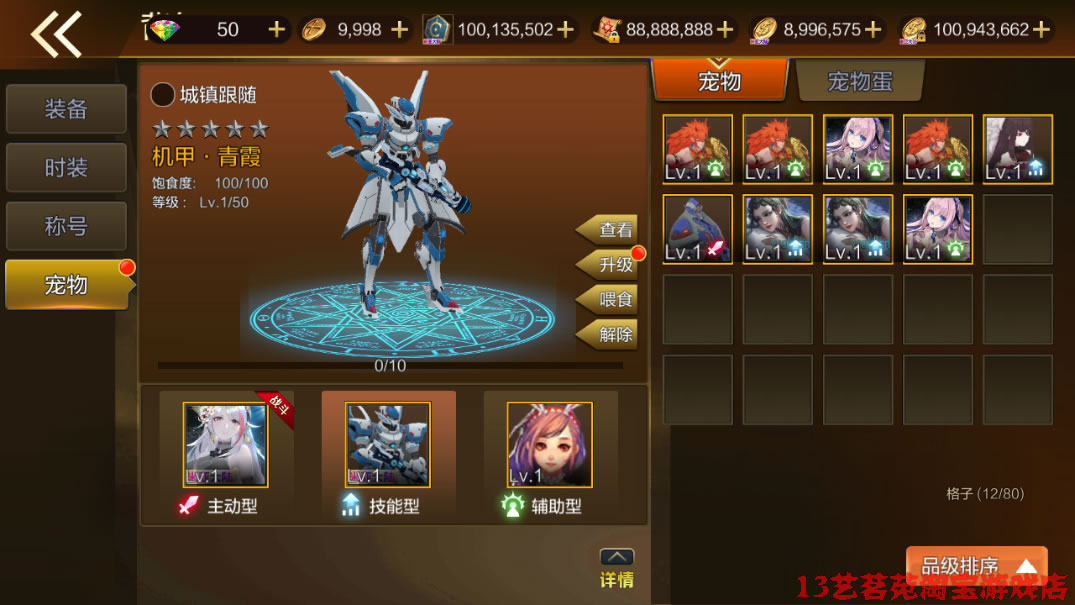Open the 装备 equipment tab
The image size is (1075, 605).
click(66, 109)
